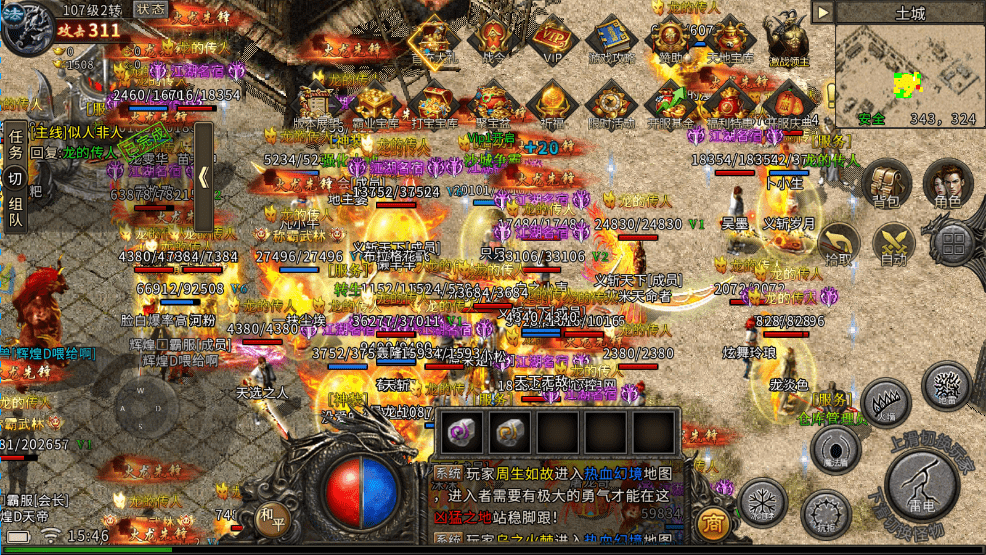Open the 状态 status button

pyautogui.click(x=150, y=9)
